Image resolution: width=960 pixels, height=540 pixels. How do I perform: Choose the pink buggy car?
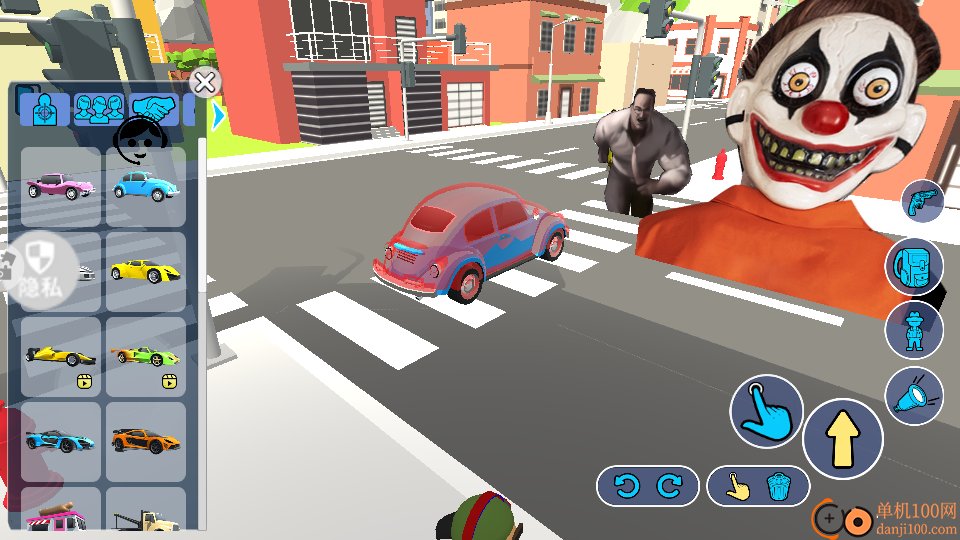[61, 187]
